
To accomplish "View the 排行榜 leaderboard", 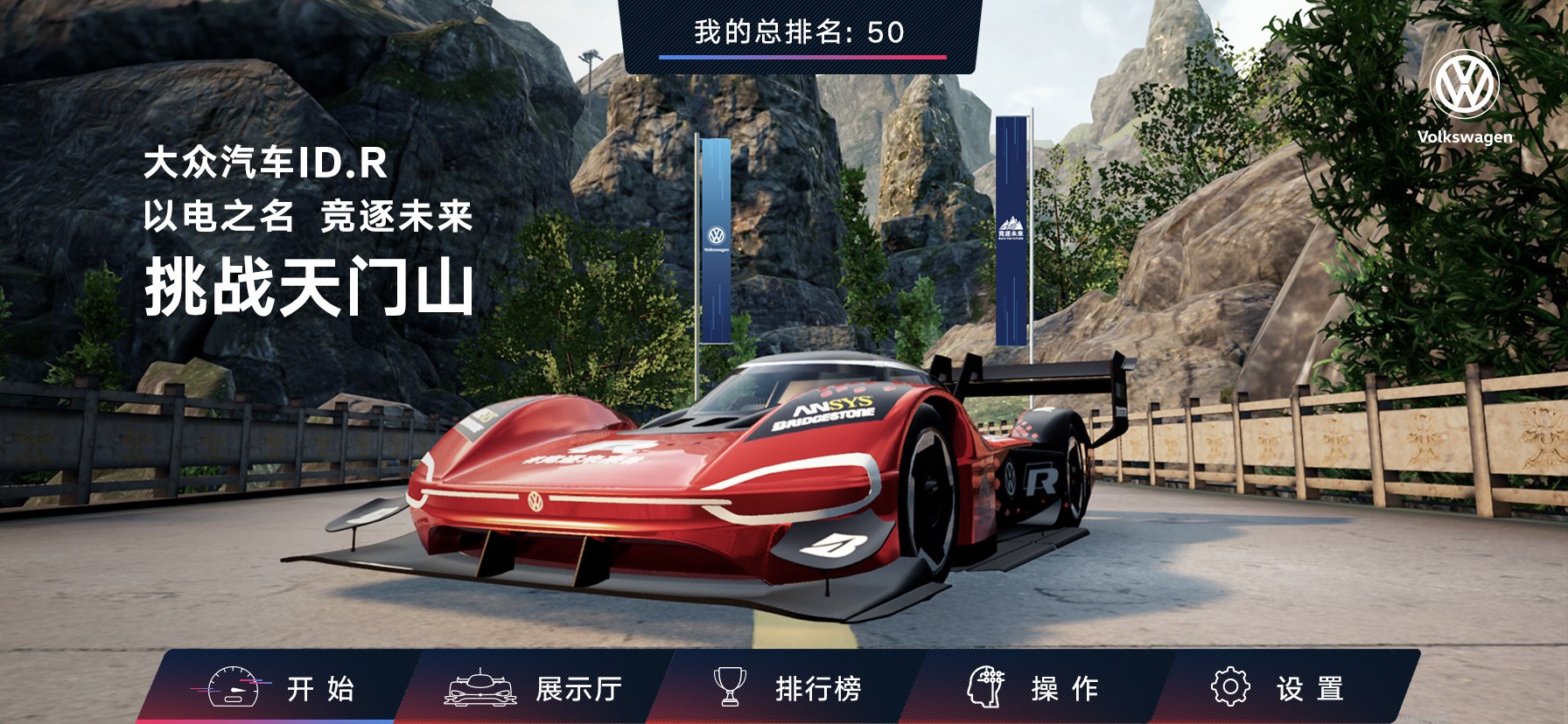I will coord(787,688).
